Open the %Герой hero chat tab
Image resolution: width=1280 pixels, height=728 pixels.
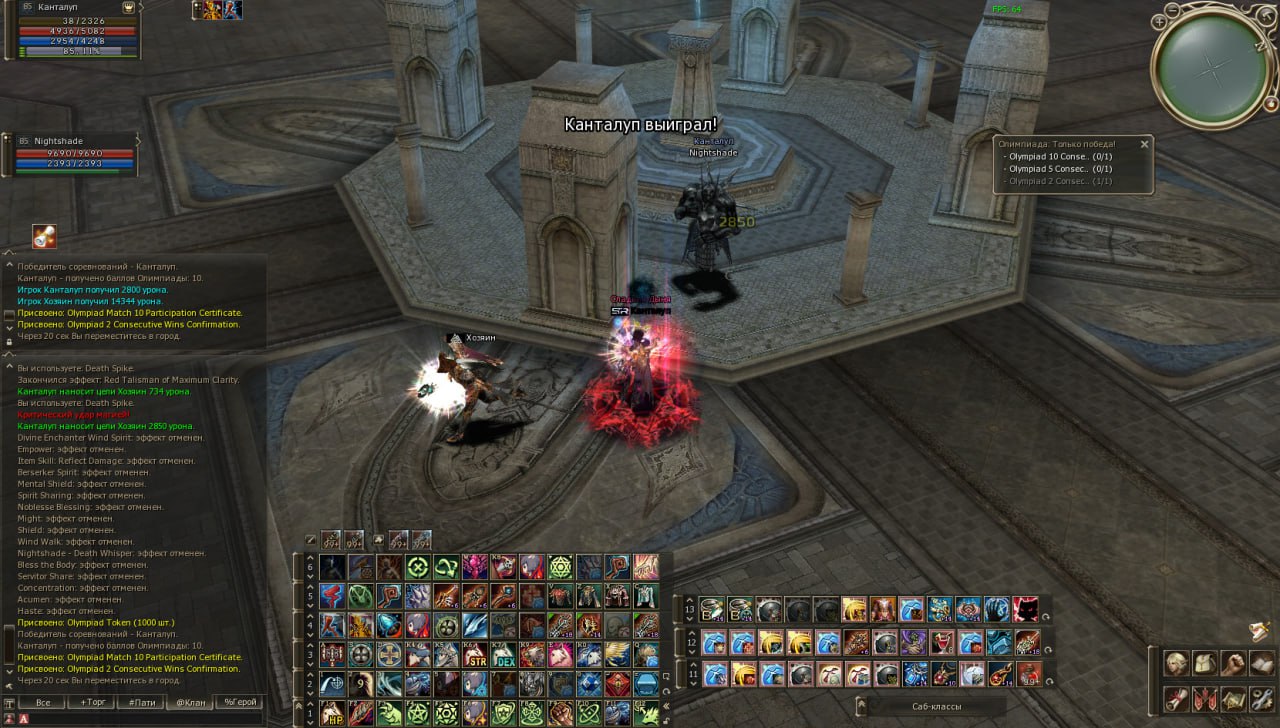pos(240,702)
